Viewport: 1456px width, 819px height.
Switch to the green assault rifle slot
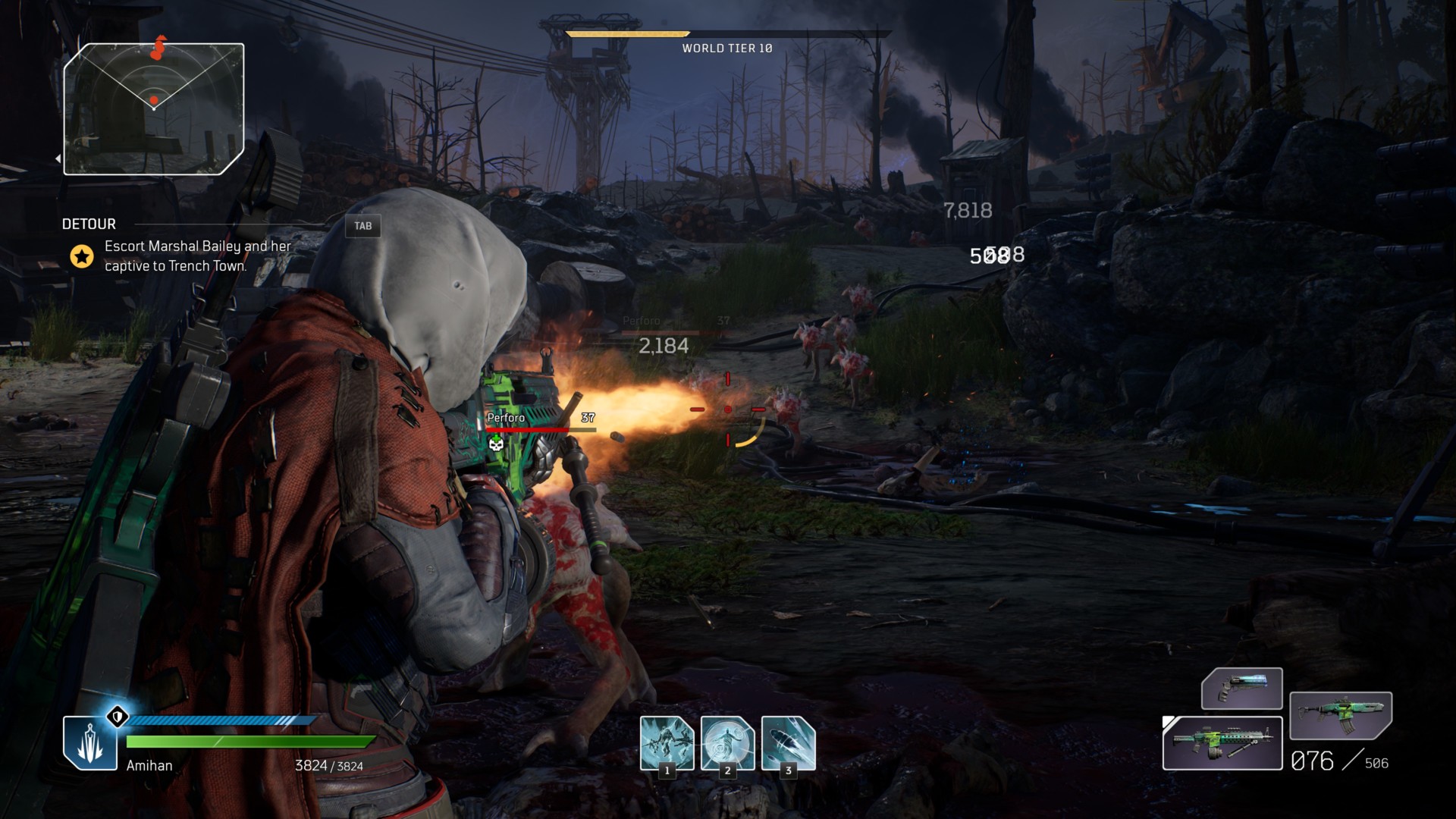(1340, 715)
